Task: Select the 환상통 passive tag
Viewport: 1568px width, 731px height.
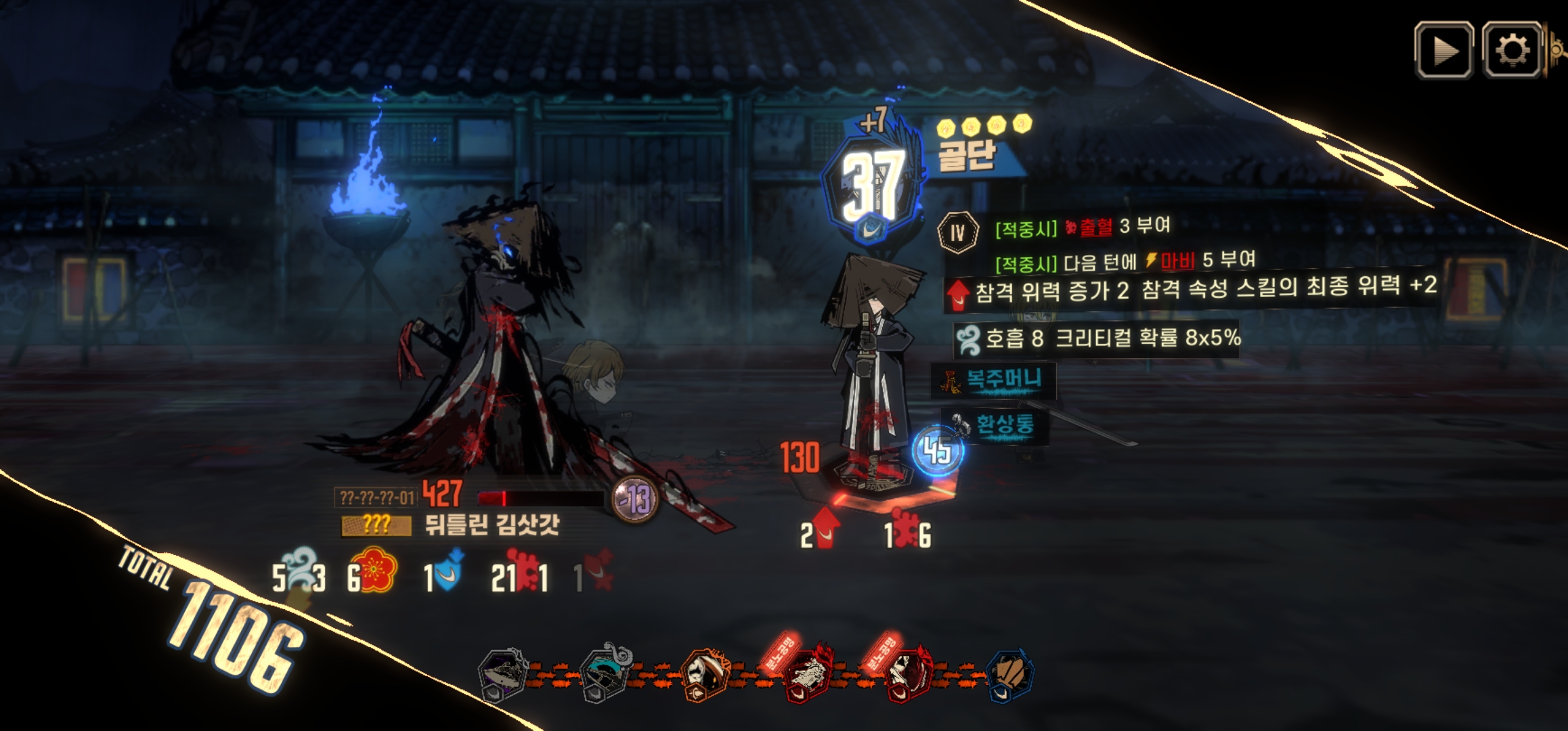Action: click(996, 425)
